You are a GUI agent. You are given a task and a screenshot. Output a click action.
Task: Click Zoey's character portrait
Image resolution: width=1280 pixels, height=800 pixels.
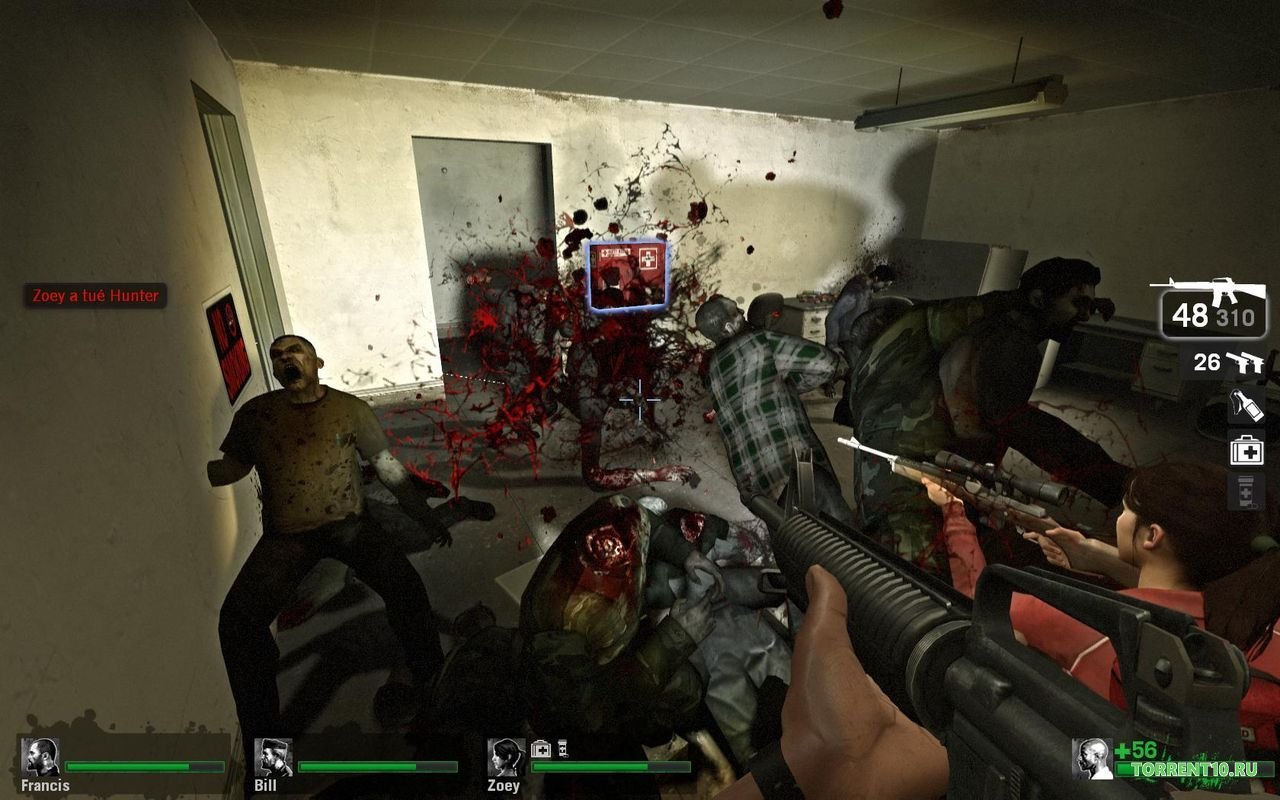coord(505,755)
